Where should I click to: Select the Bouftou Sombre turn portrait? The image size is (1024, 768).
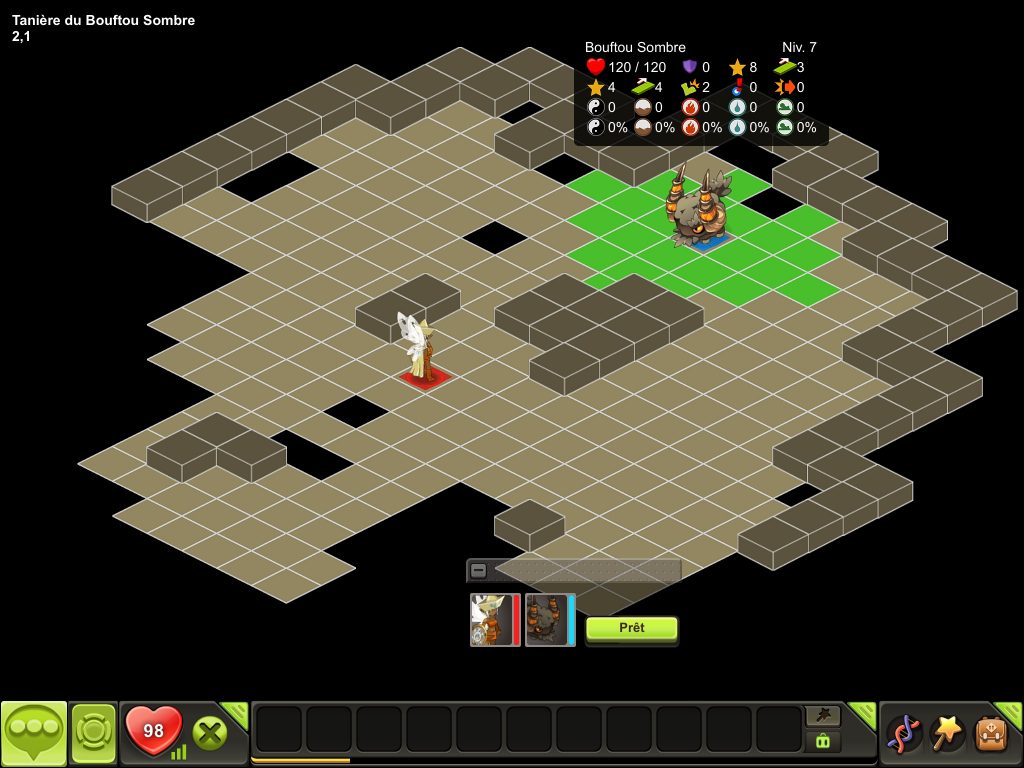pos(549,620)
